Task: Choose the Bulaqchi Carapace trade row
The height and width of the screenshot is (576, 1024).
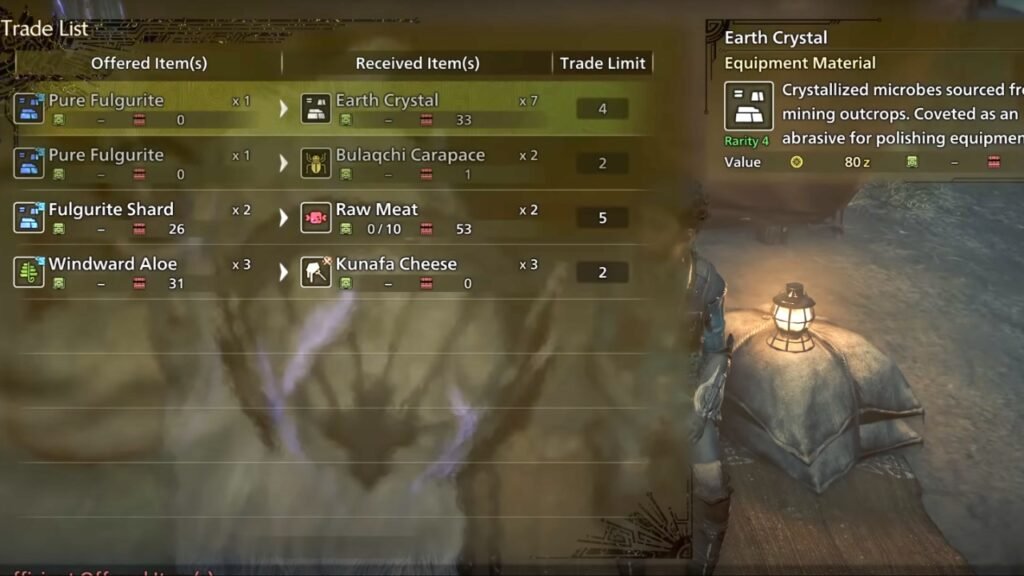Action: coord(410,163)
